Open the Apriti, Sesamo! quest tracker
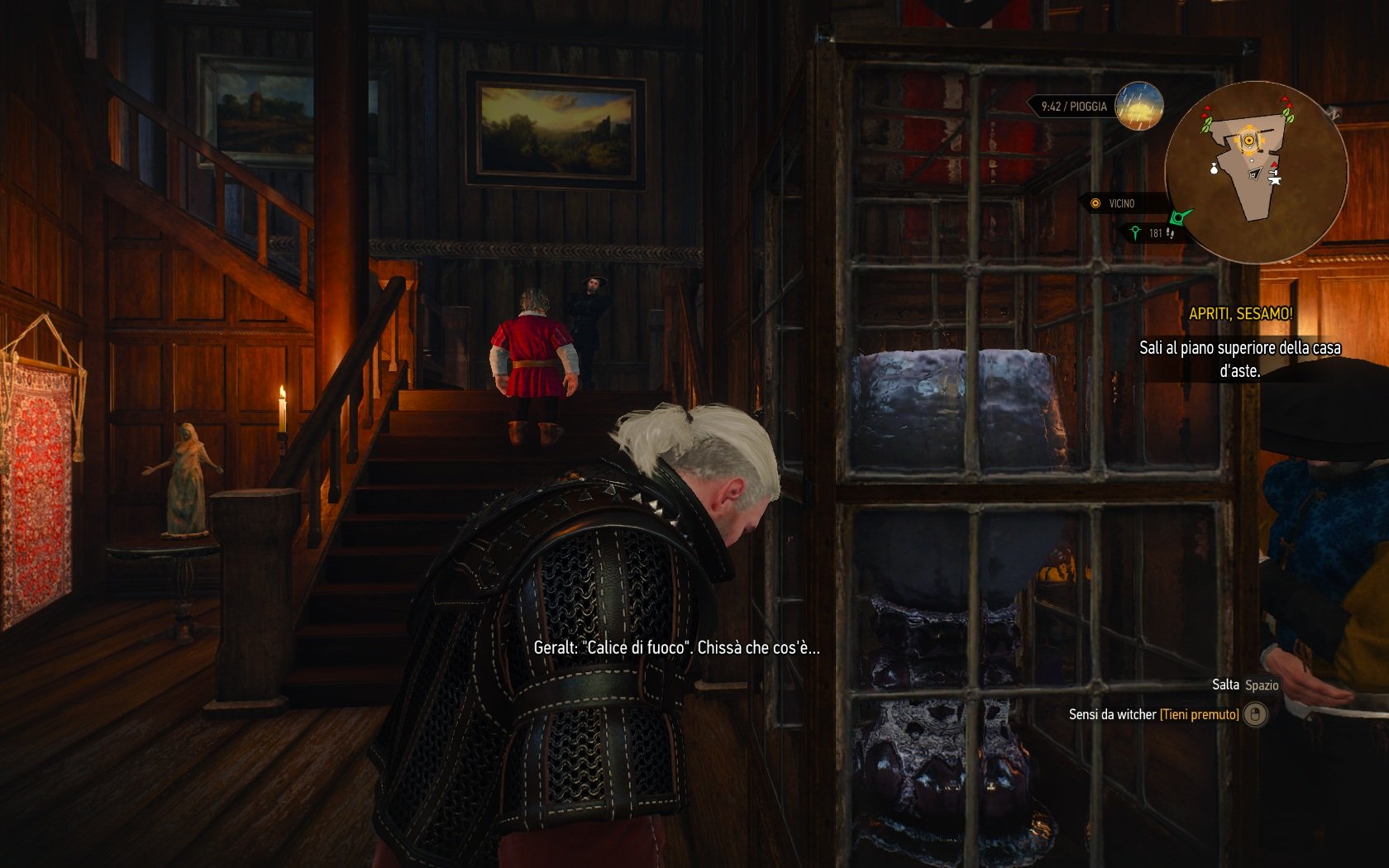This screenshot has height=868, width=1389. [x=1240, y=314]
